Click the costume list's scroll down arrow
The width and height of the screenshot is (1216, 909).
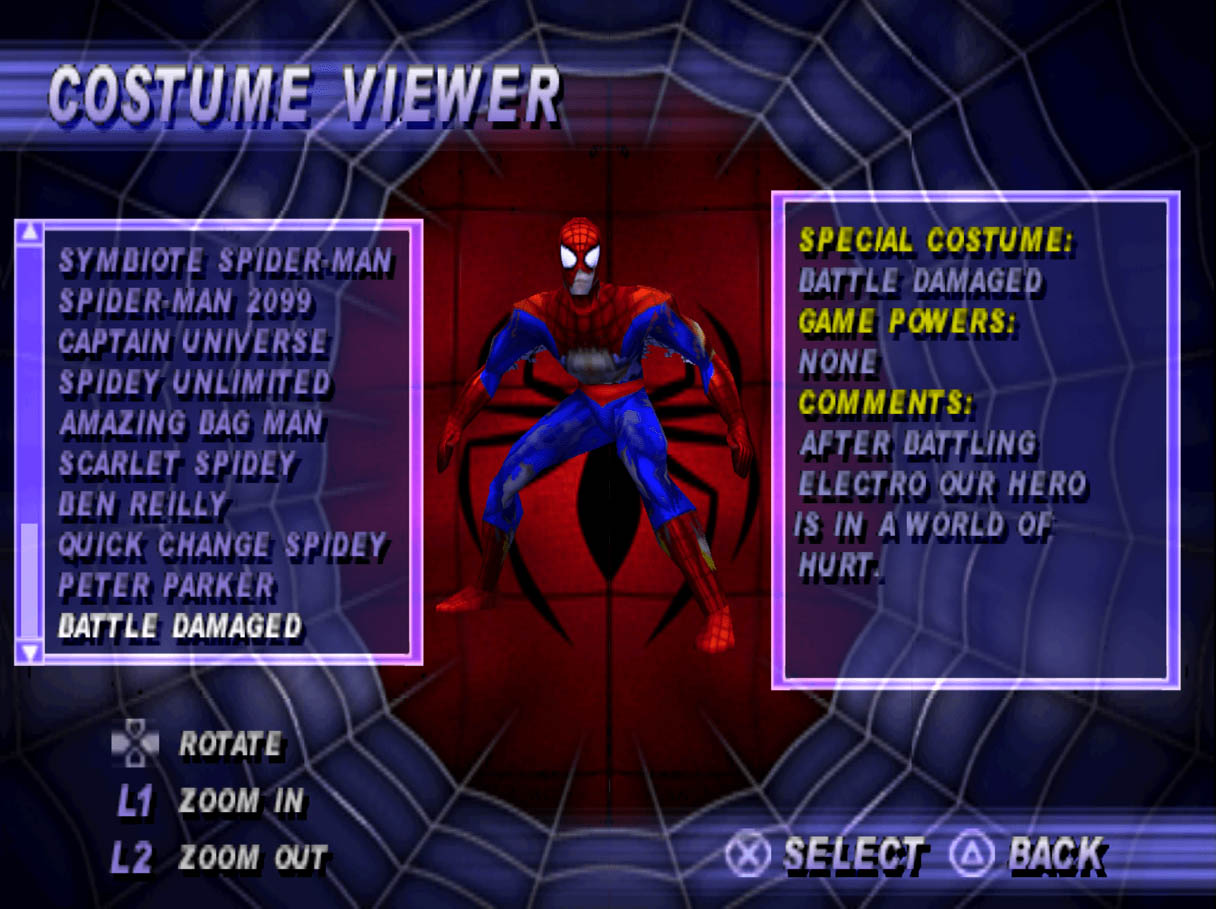30,652
